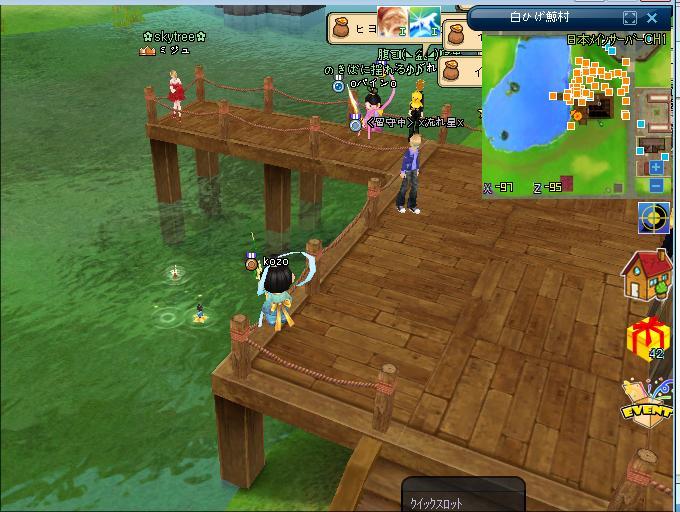Activate the yellow crosshair target icon
680x512 pixels.
tap(655, 218)
